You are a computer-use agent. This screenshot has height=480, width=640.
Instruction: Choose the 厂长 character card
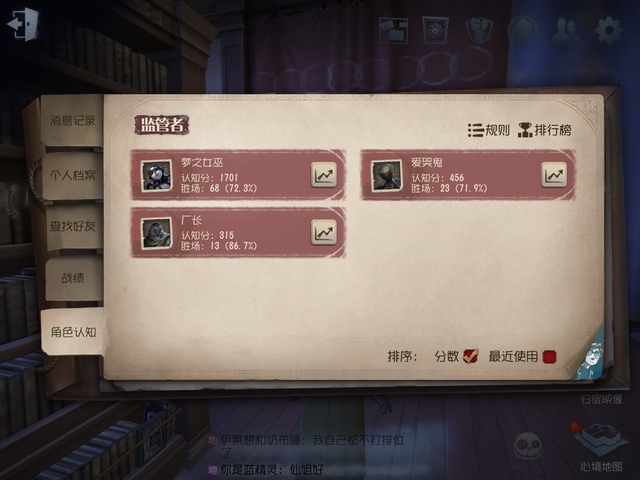pos(225,232)
